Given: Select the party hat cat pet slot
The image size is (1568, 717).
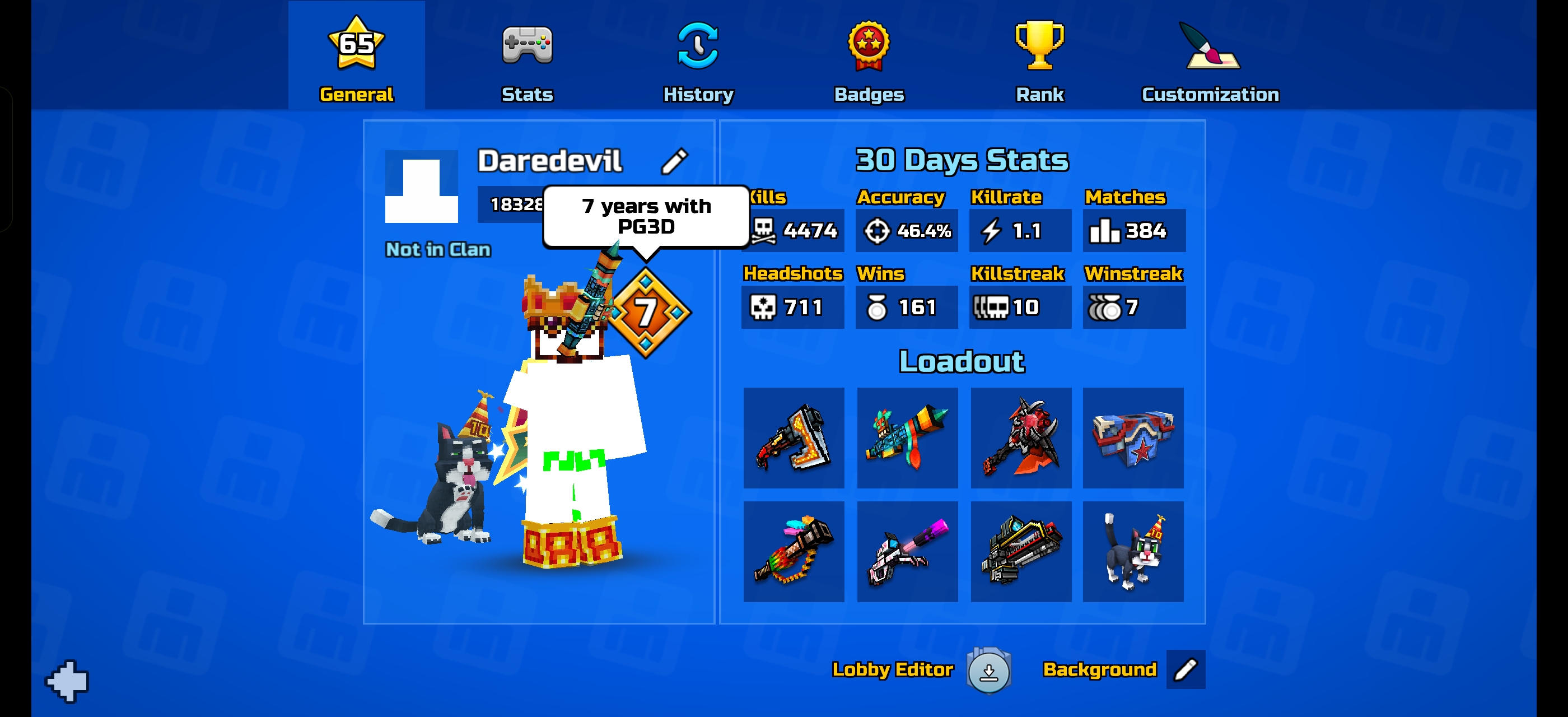Looking at the screenshot, I should click(x=1133, y=551).
